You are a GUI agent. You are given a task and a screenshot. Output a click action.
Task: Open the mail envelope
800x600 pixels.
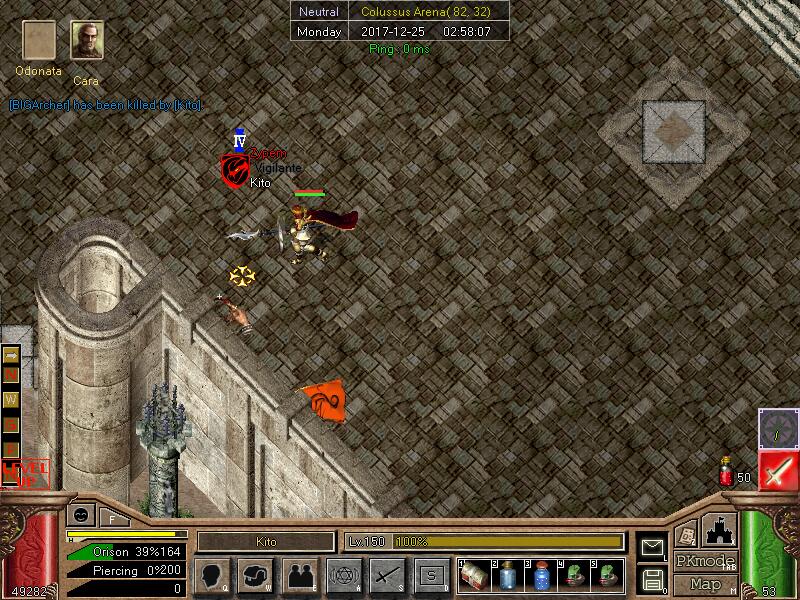pos(652,546)
